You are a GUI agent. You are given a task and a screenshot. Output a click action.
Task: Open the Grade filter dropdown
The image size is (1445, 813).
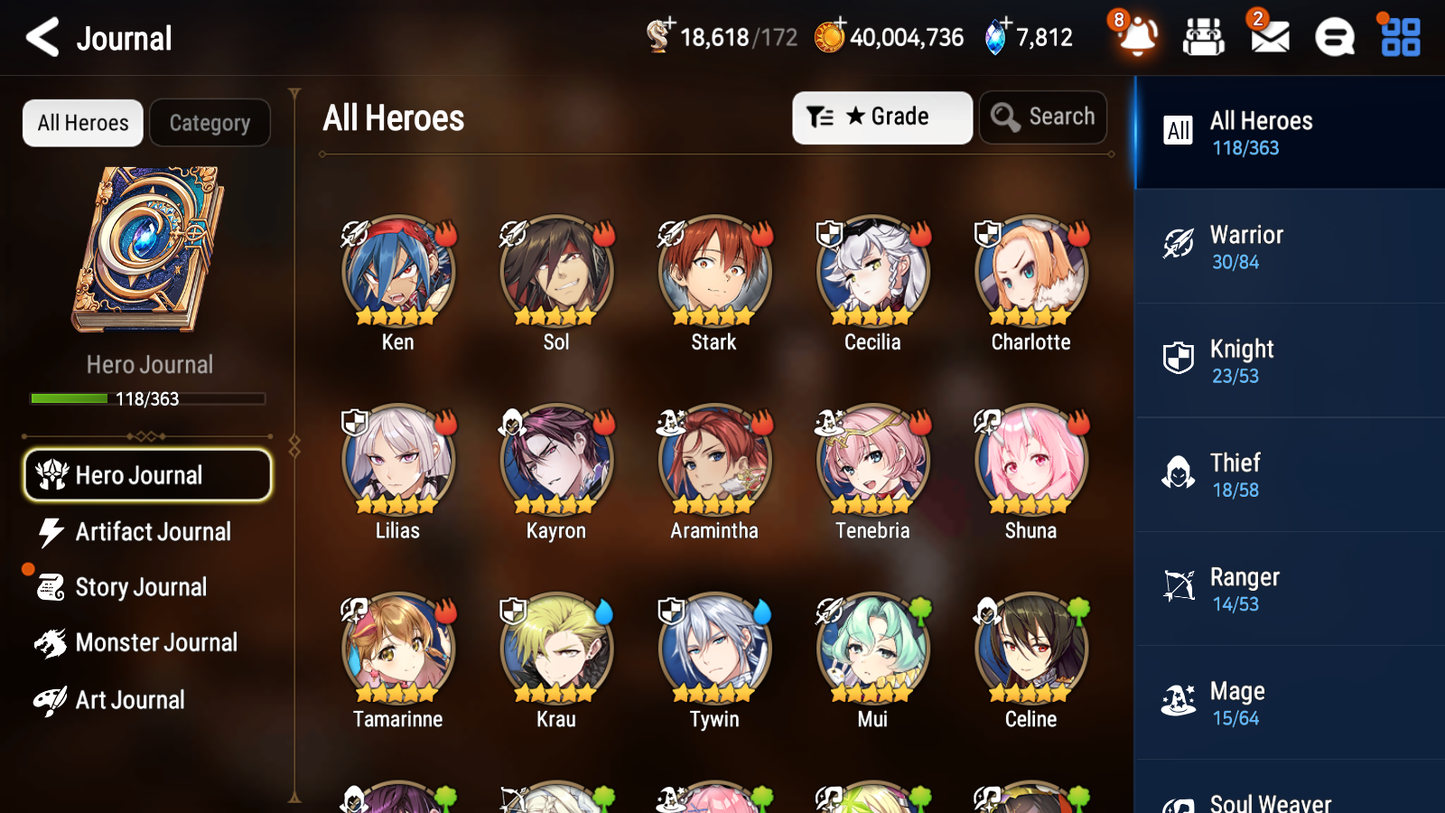coord(882,117)
